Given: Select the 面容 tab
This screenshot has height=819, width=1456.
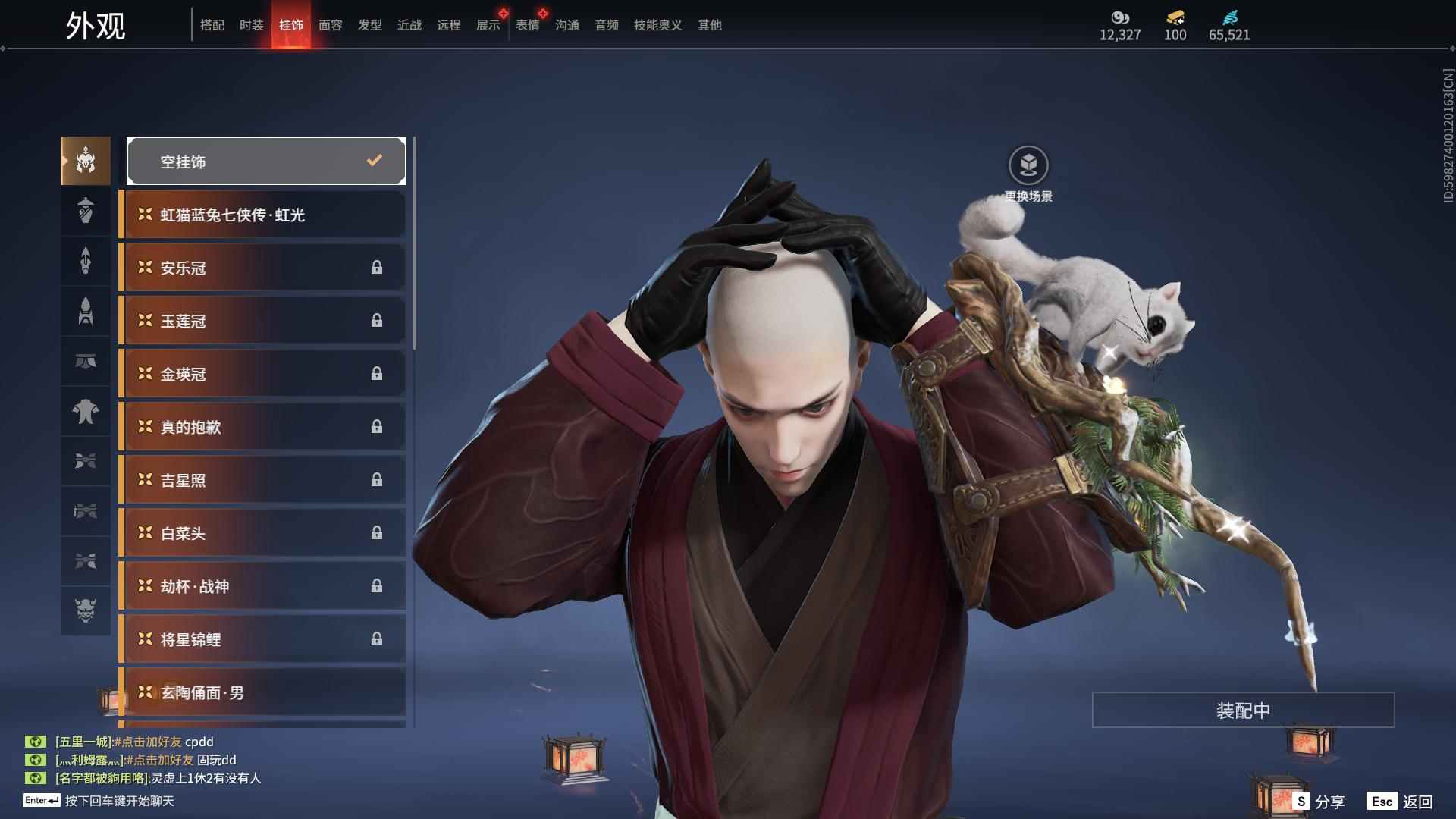Looking at the screenshot, I should (x=330, y=25).
